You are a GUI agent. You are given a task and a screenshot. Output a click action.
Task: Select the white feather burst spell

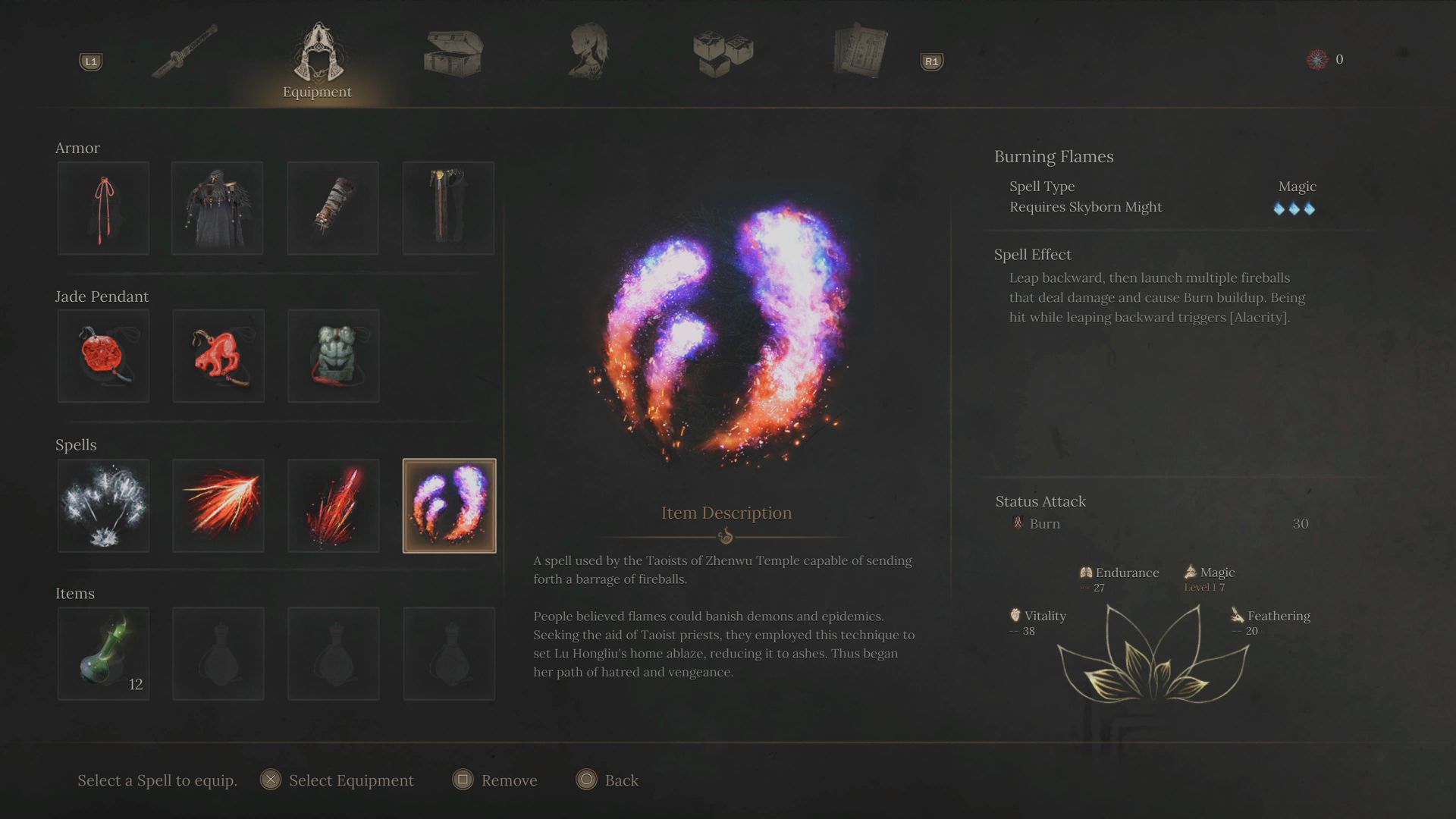(x=103, y=505)
